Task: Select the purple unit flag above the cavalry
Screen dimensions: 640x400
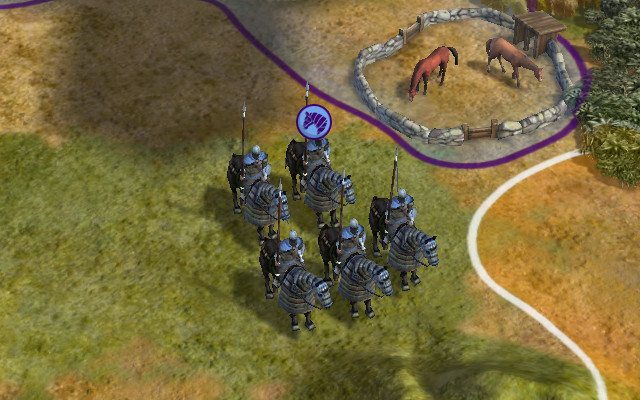Action: click(313, 122)
